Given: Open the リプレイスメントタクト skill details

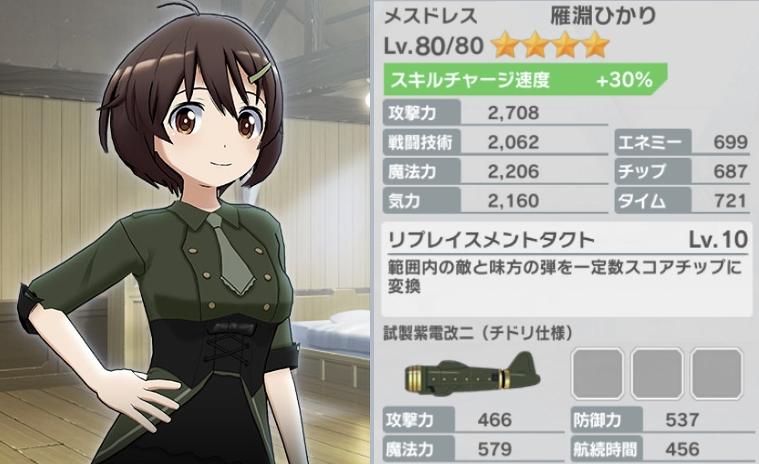Looking at the screenshot, I should tap(490, 240).
